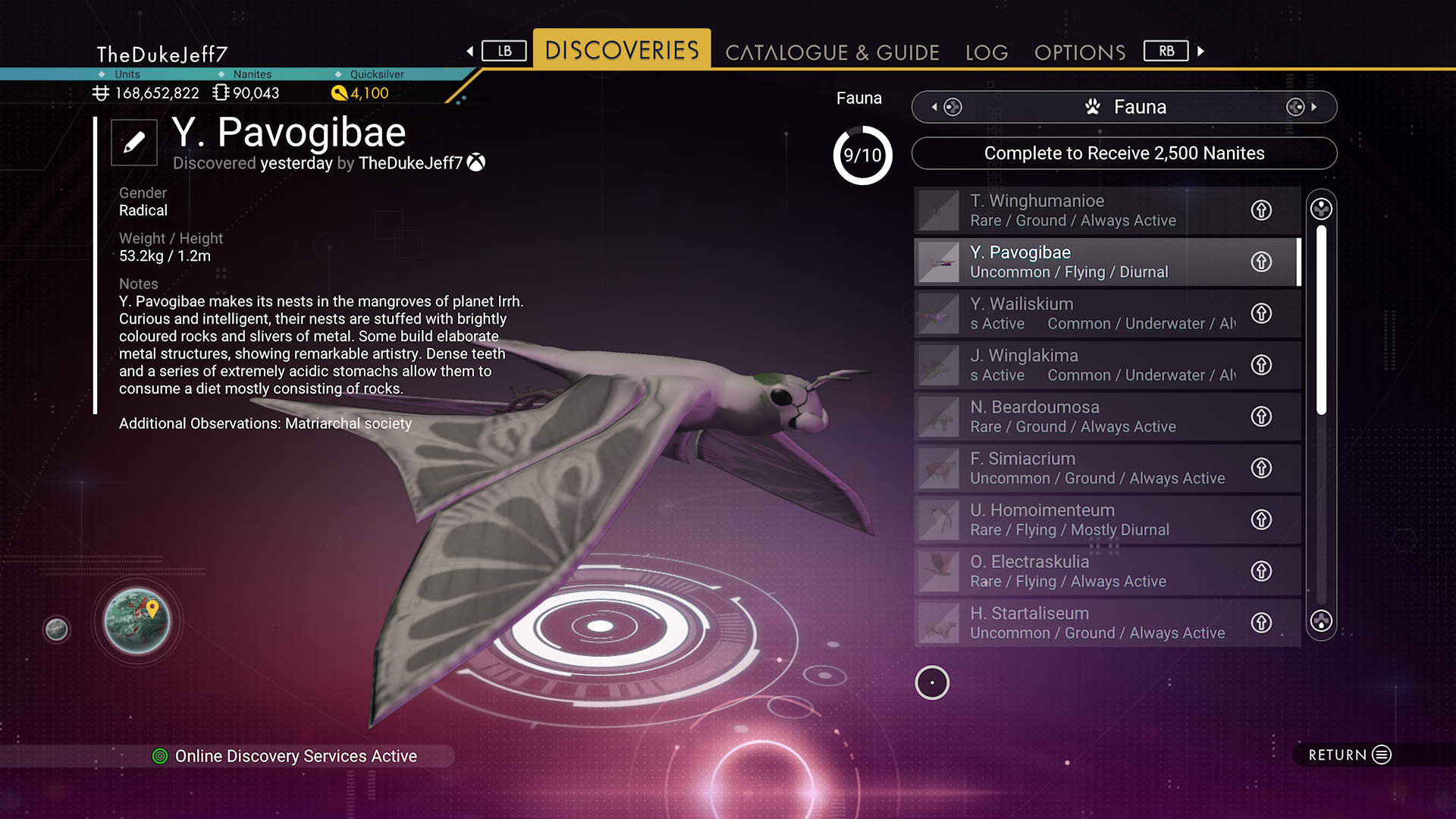Claim the Complete to Receive 2,500 Nanites reward
This screenshot has height=819, width=1456.
click(x=1124, y=153)
